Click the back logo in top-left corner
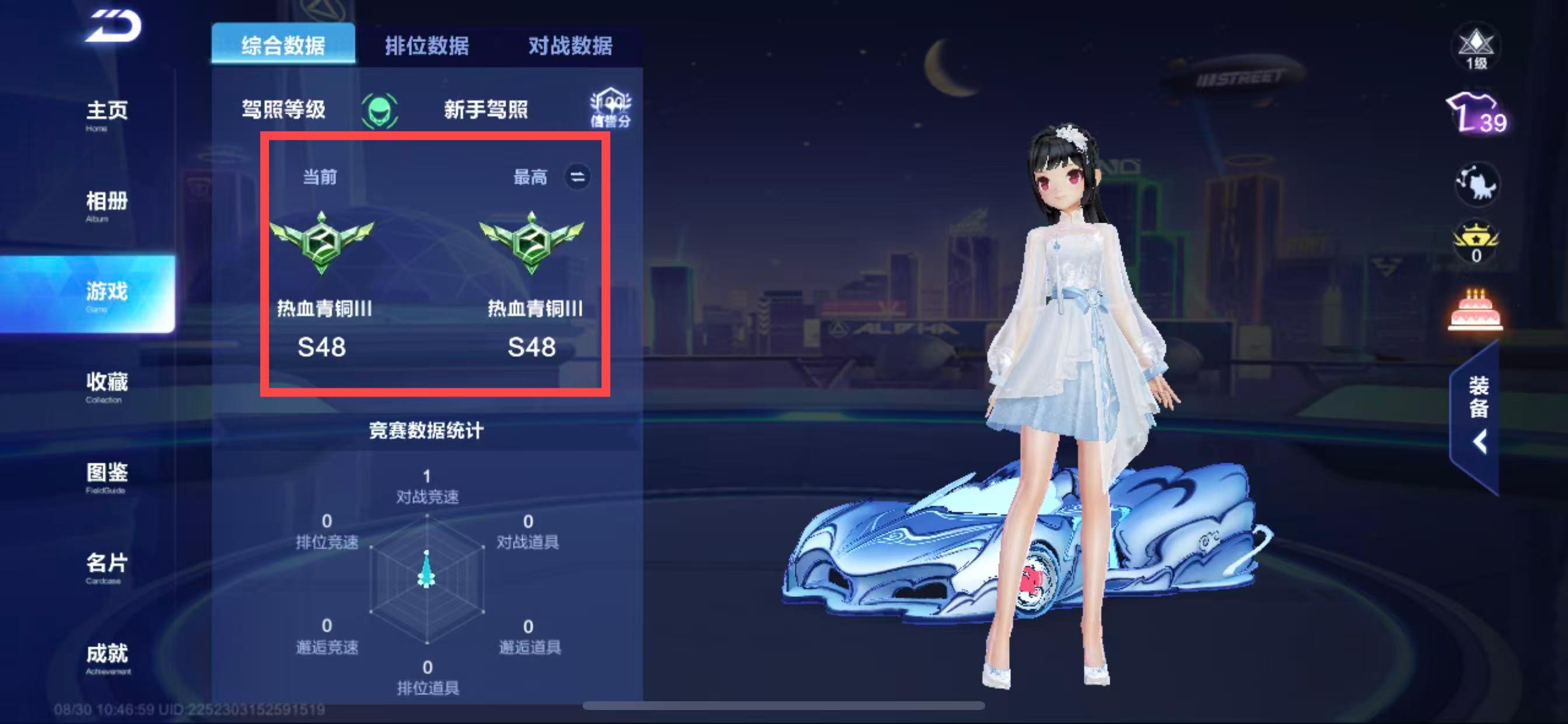Image resolution: width=1568 pixels, height=724 pixels. coord(113,27)
